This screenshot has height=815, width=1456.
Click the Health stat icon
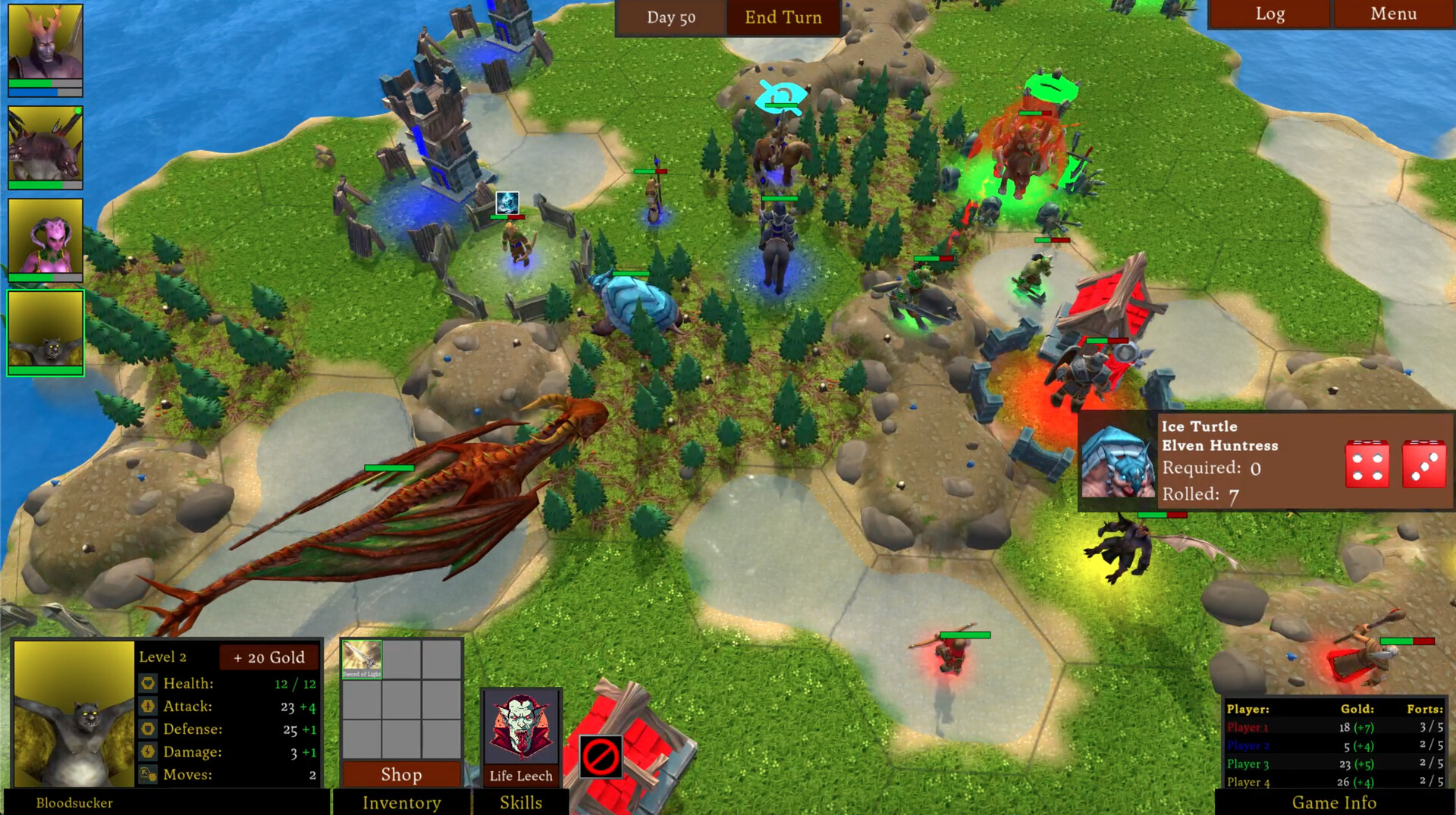148,683
